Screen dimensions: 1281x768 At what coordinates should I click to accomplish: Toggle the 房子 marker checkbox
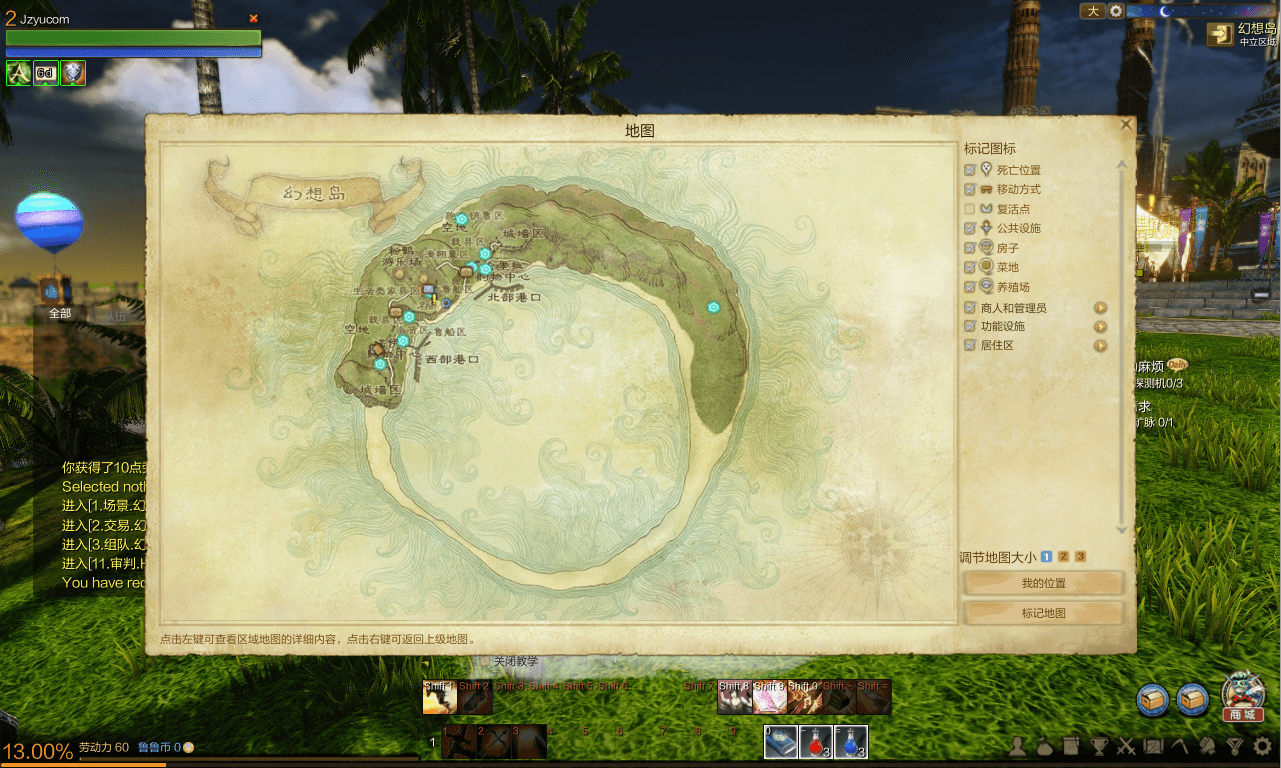tap(970, 248)
